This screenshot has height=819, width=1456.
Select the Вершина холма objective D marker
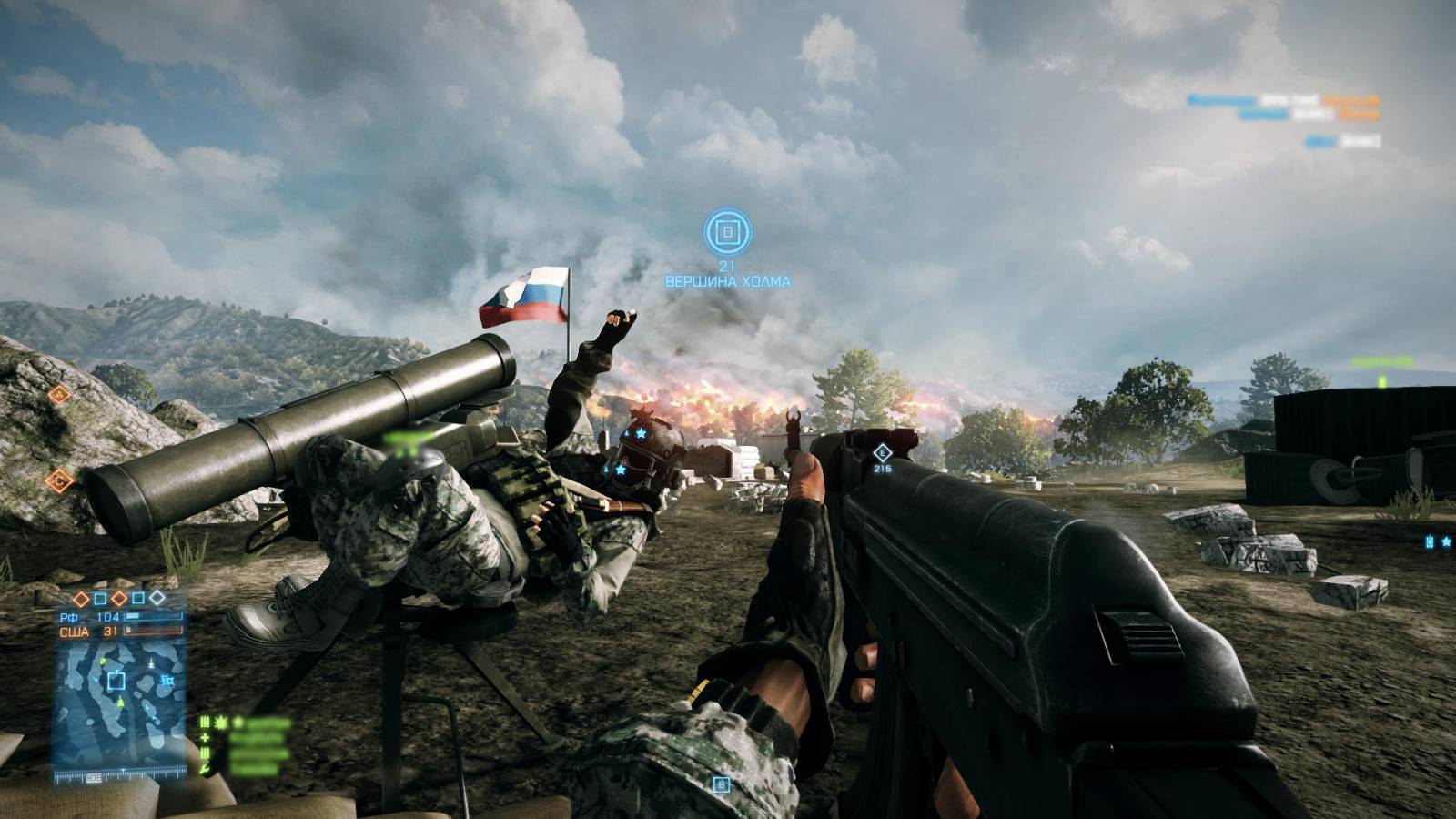(x=727, y=232)
